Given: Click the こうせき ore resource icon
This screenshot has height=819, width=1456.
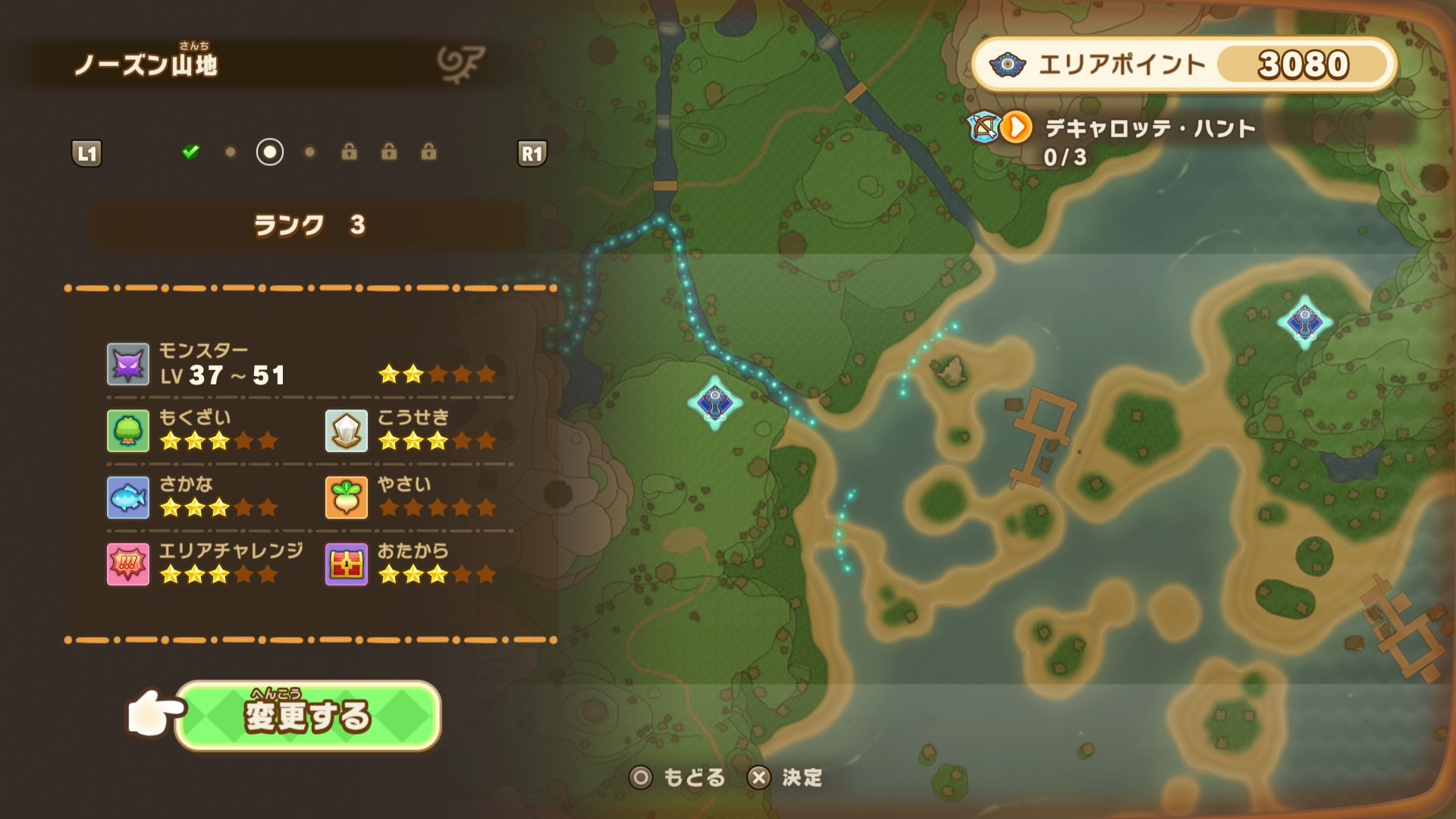Looking at the screenshot, I should 346,431.
